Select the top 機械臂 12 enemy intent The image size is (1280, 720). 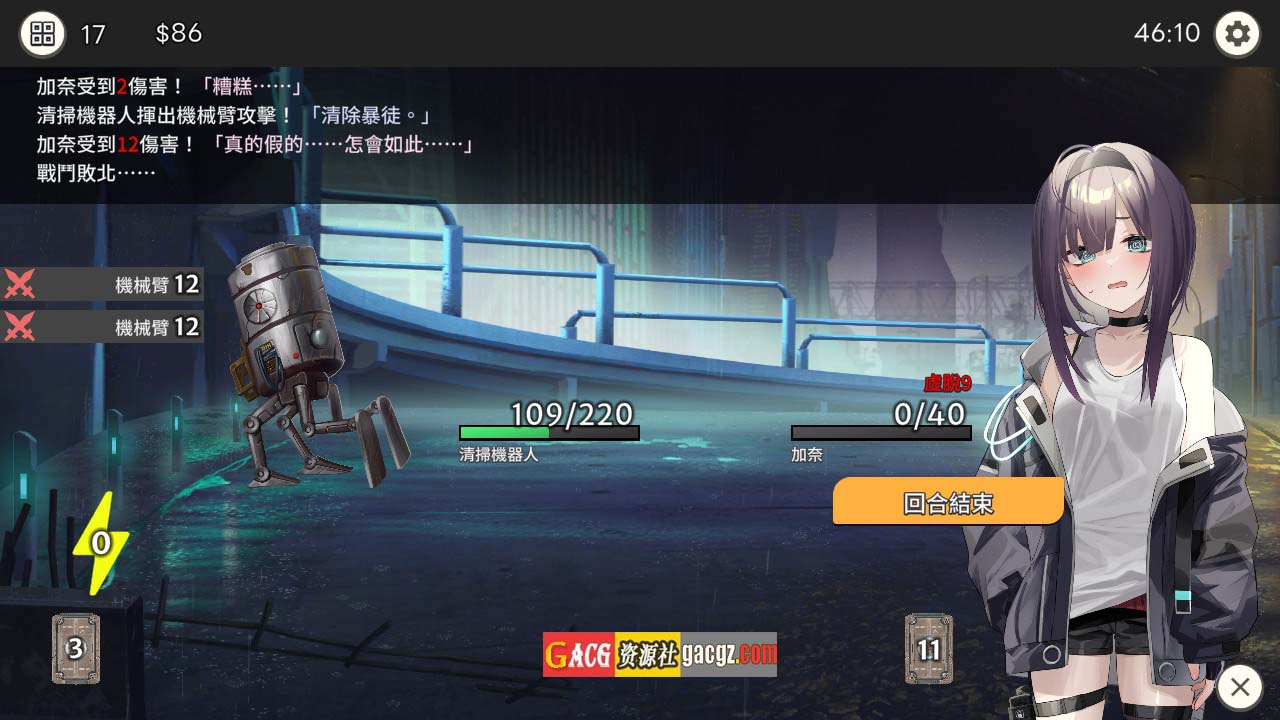102,285
